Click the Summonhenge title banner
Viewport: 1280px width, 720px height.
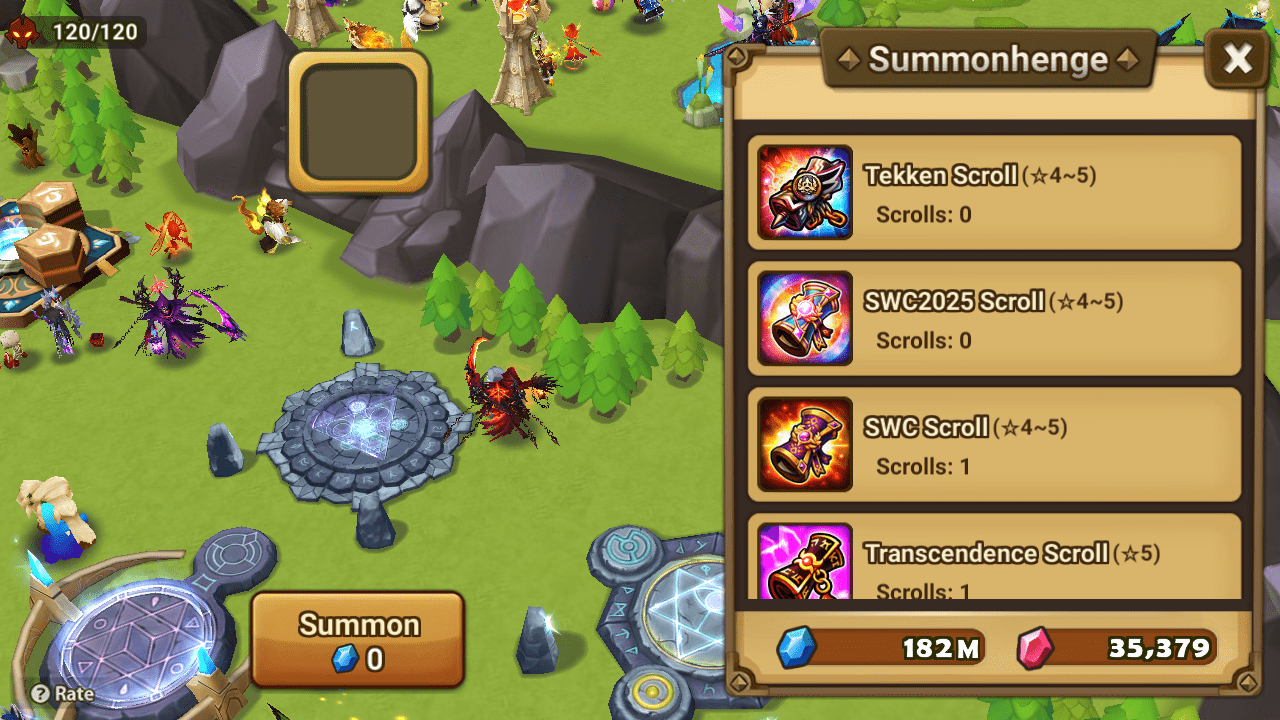coord(988,59)
